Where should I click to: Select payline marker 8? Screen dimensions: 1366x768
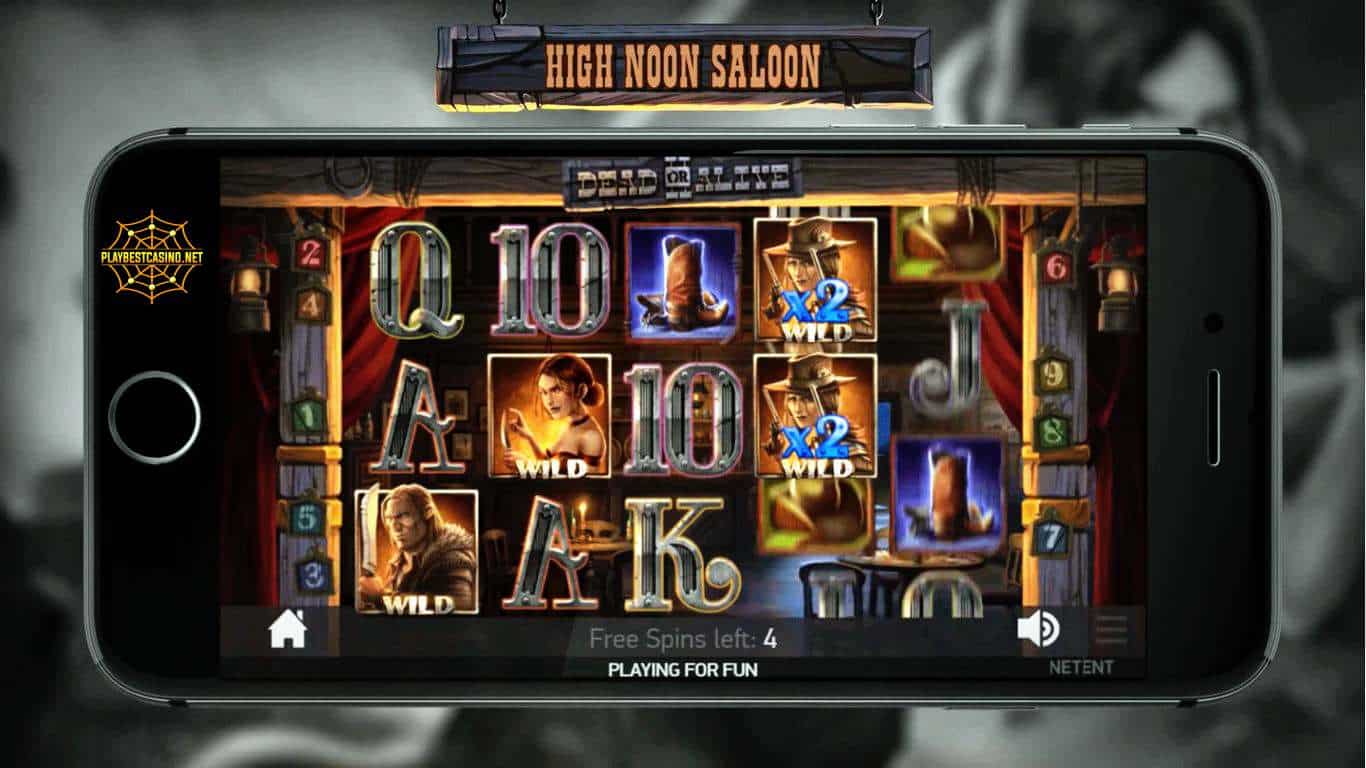pyautogui.click(x=1052, y=433)
